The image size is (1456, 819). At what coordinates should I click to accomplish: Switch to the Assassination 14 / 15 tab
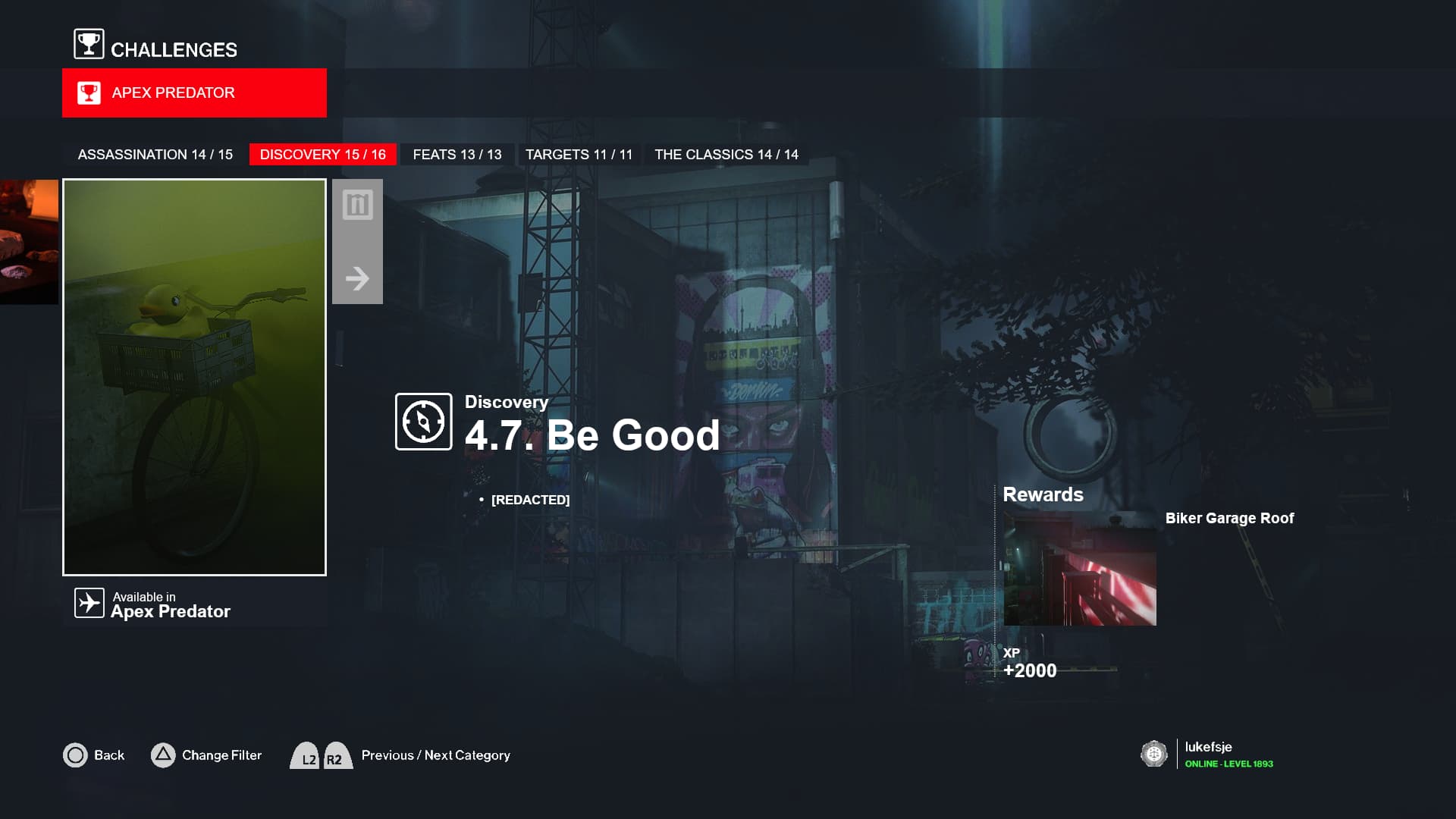click(x=155, y=155)
